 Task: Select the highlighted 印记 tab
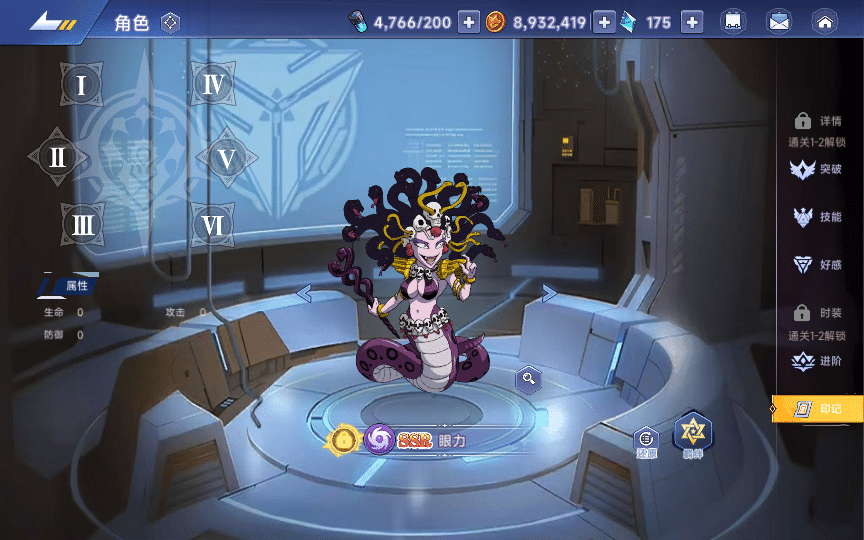[818, 408]
